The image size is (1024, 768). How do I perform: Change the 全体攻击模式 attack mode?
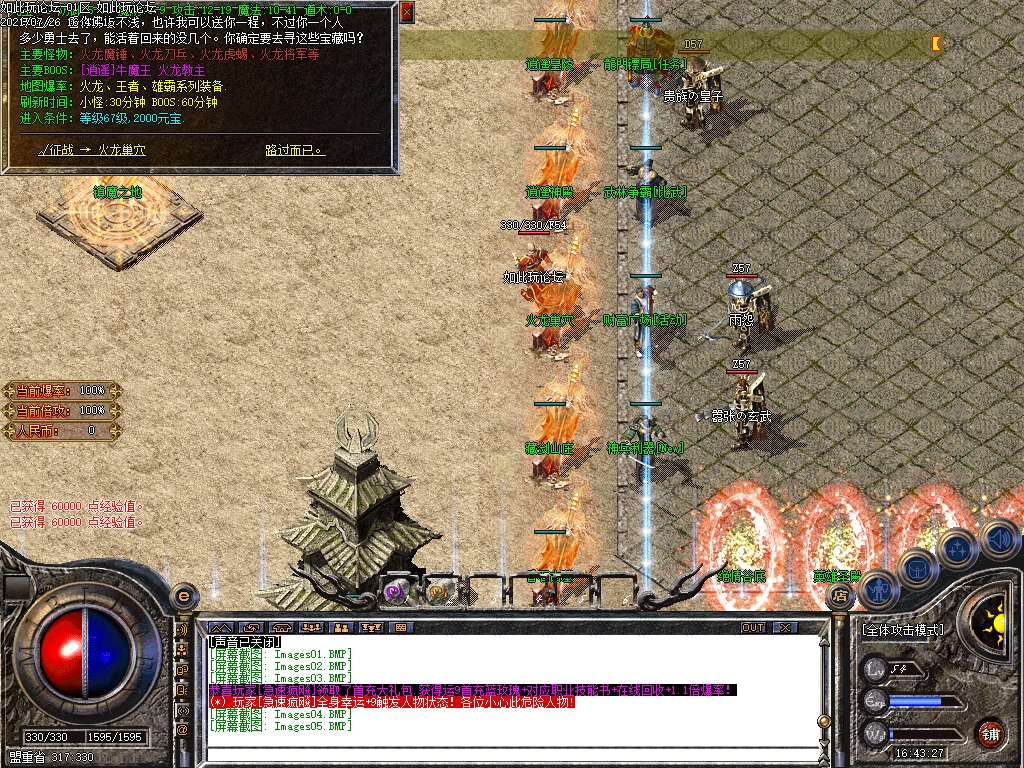(902, 631)
